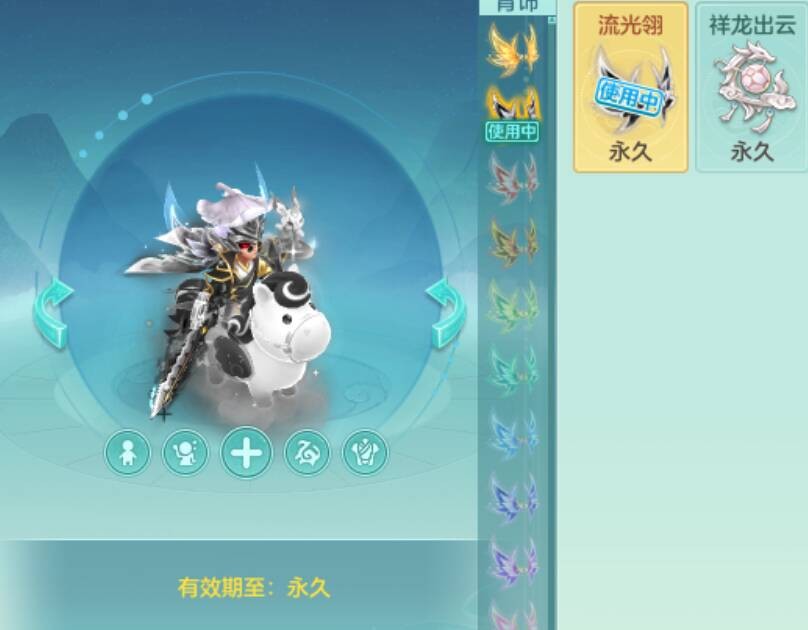808x630 pixels.
Task: Click the round plus button
Action: pyautogui.click(x=246, y=454)
